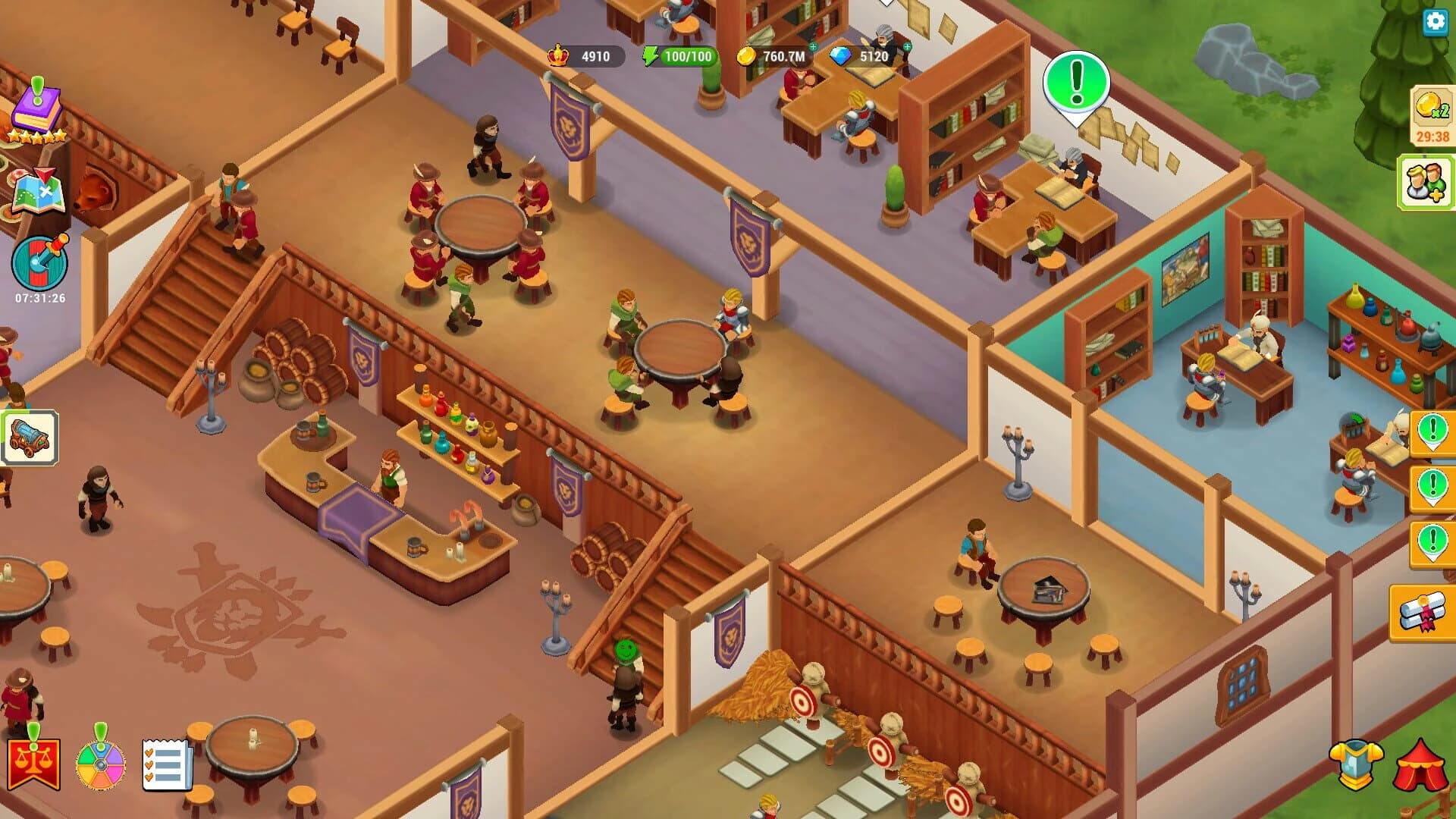The height and width of the screenshot is (819, 1456).
Task: Open the friend invite panel
Action: tap(1428, 182)
